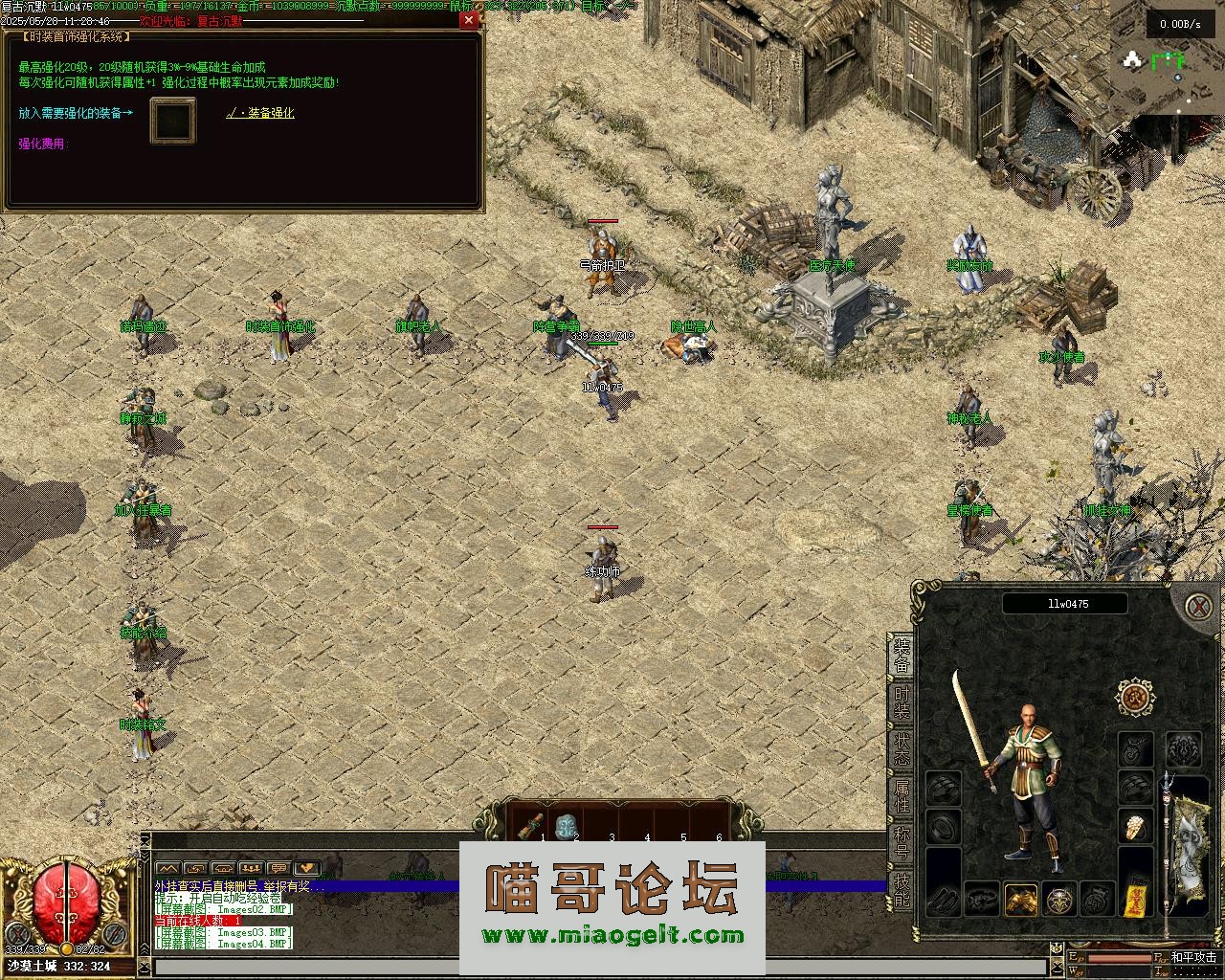Open the 时装 fashion tab
Viewport: 1225px width, 980px height.
pos(902,702)
